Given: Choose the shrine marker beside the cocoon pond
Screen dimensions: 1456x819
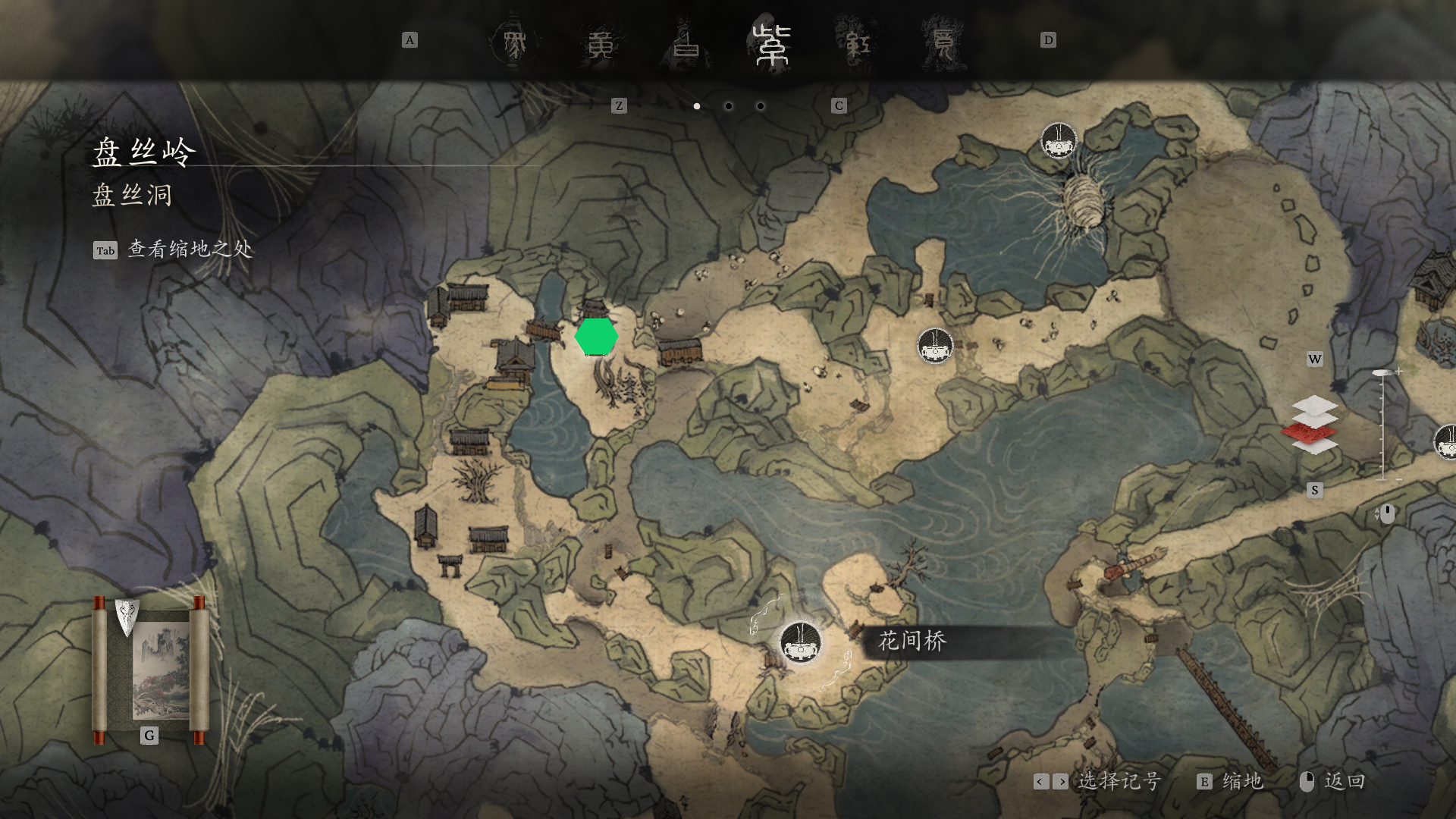Looking at the screenshot, I should (1059, 141).
